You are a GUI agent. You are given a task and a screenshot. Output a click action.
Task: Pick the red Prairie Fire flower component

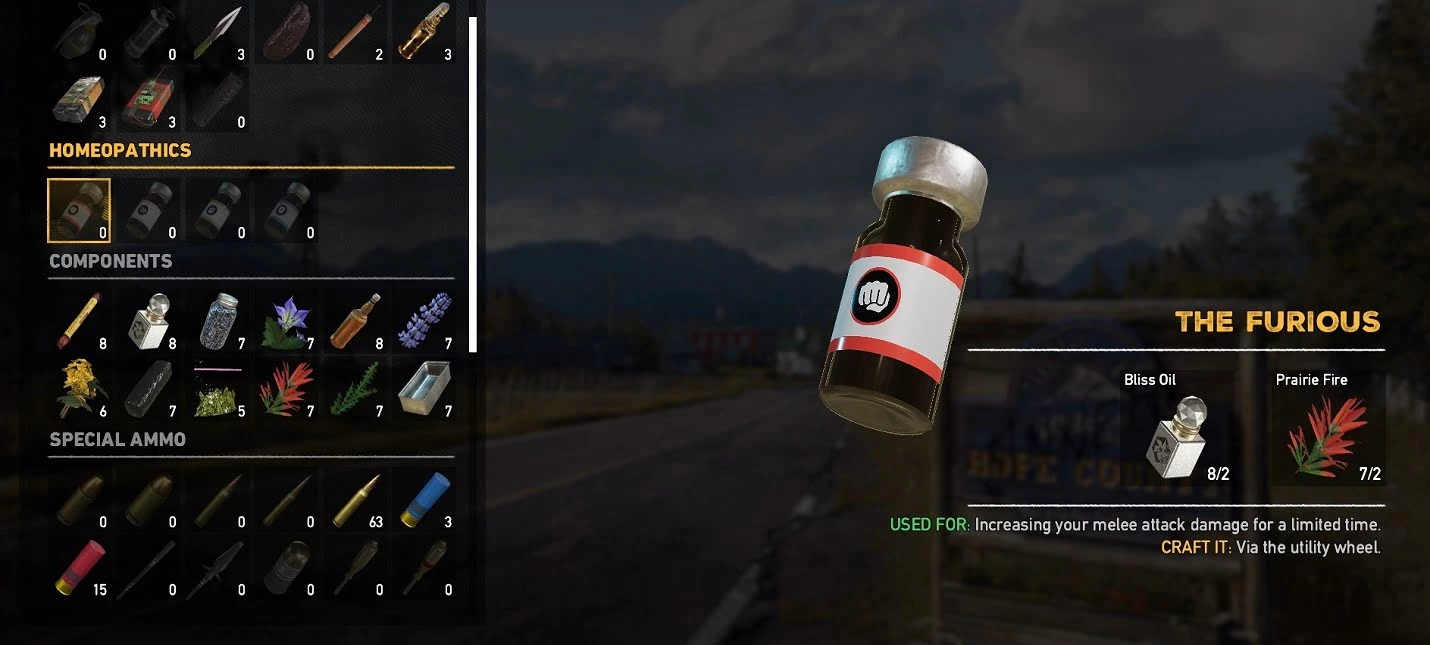coord(286,390)
